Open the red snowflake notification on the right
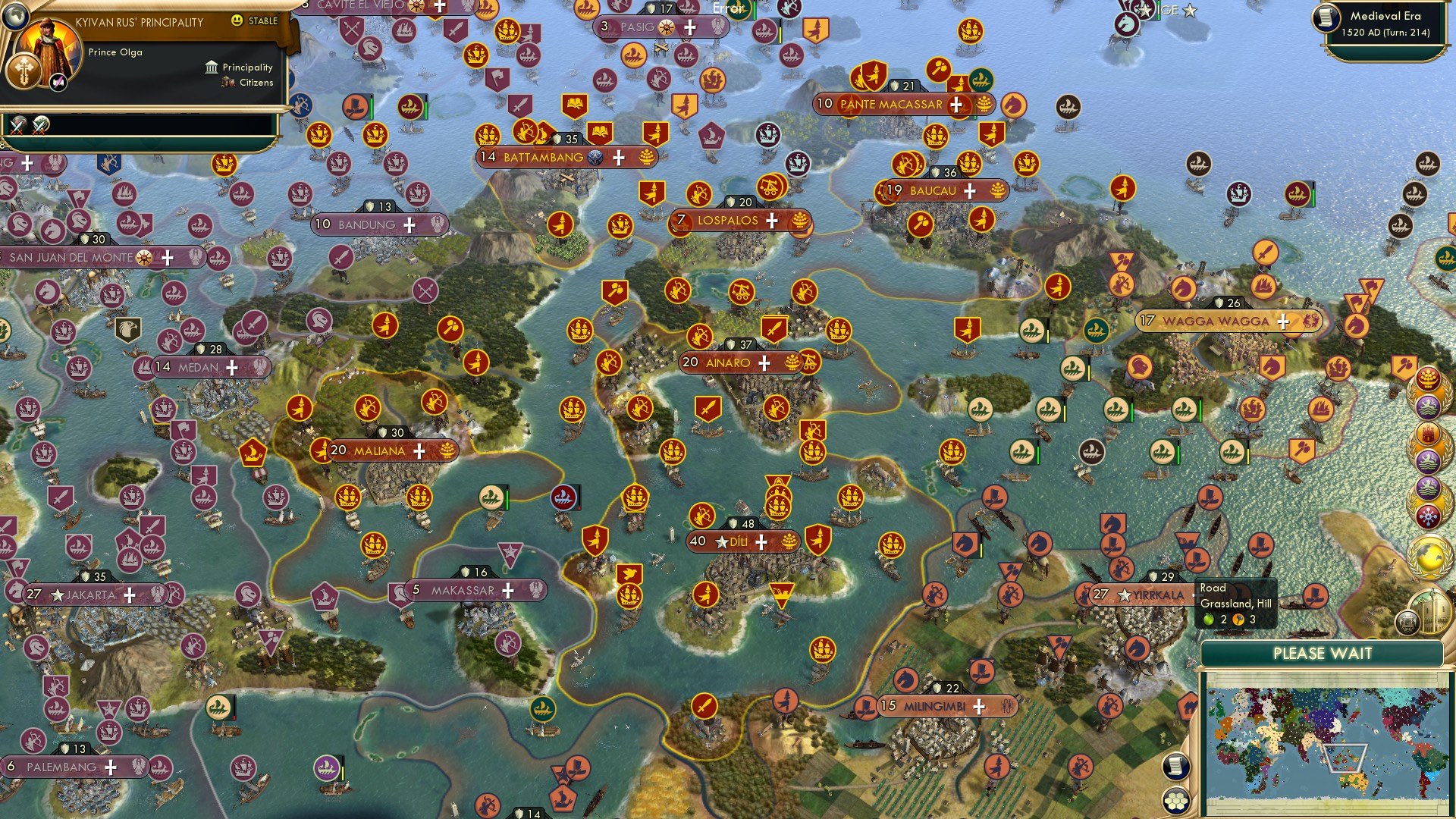Screen dimensions: 1456x819 pos(1427,516)
